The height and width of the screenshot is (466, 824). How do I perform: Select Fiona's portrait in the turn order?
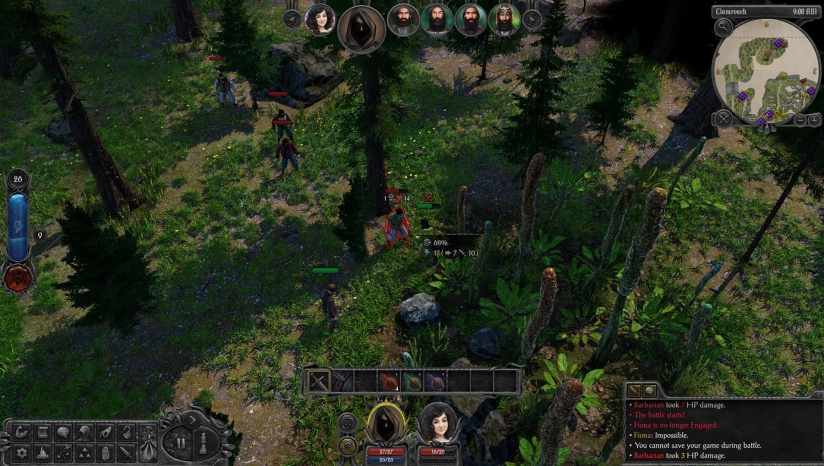pos(320,19)
